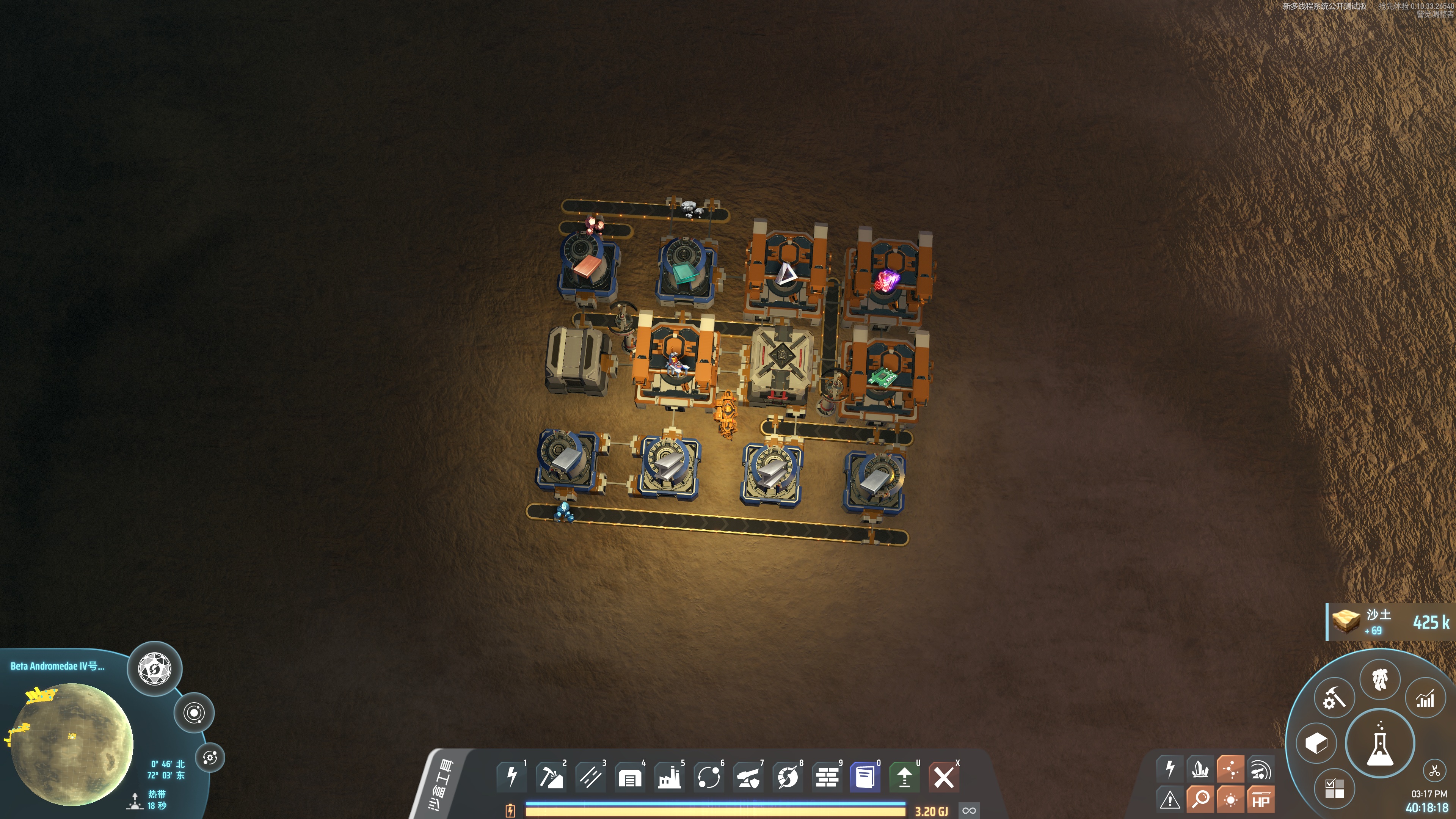
Task: Open the star system orbit view
Action: click(x=194, y=713)
